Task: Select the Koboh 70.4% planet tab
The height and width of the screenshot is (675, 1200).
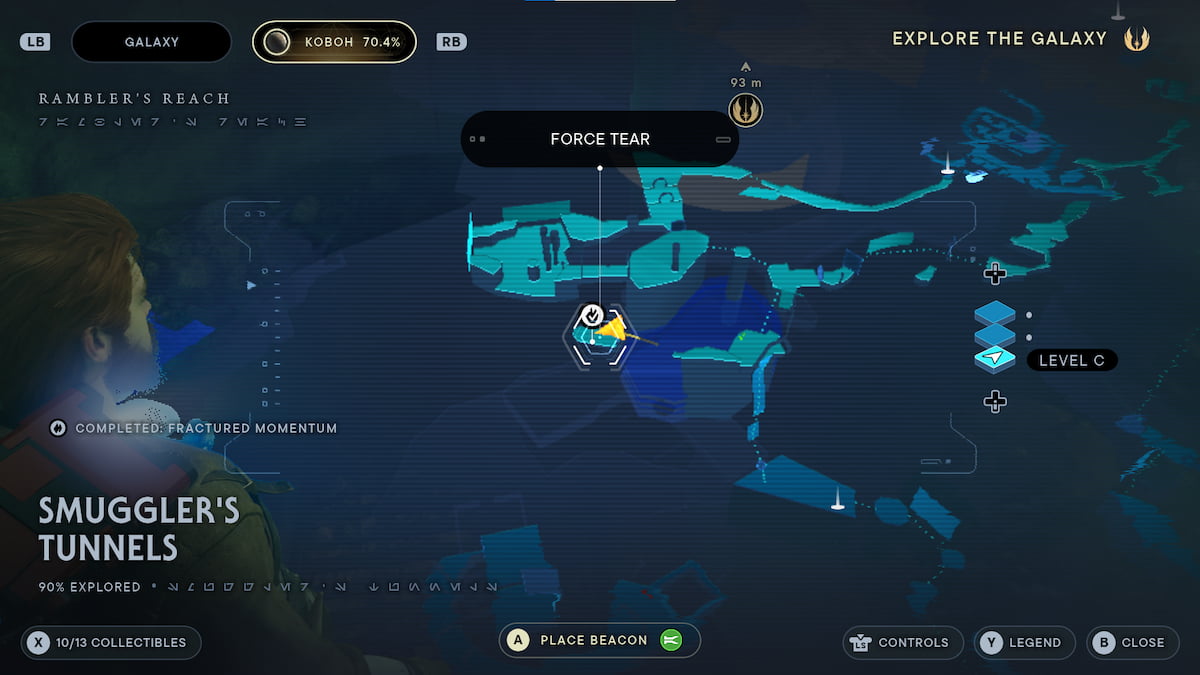Action: [334, 42]
